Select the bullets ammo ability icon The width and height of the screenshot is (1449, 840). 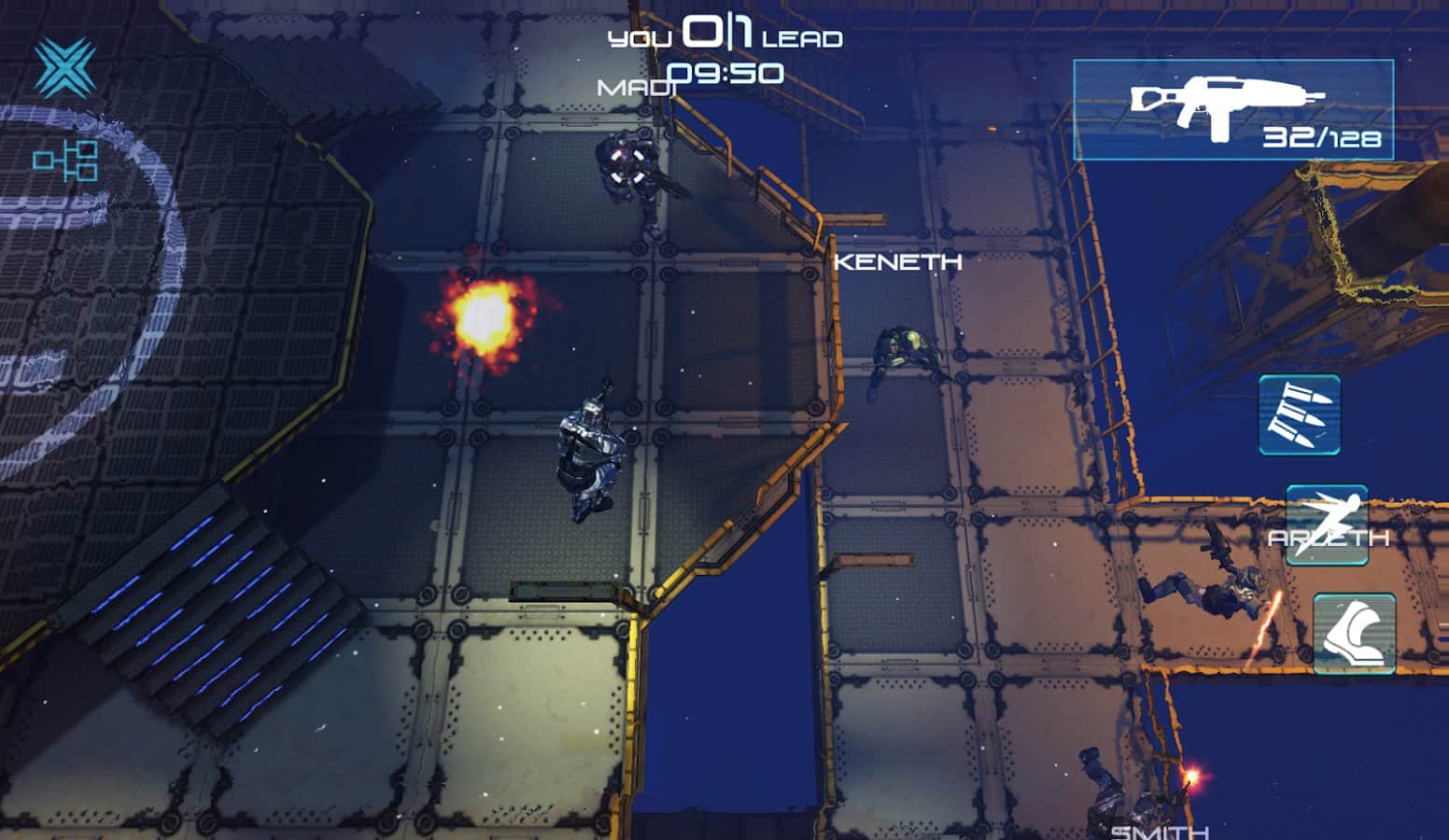1299,414
